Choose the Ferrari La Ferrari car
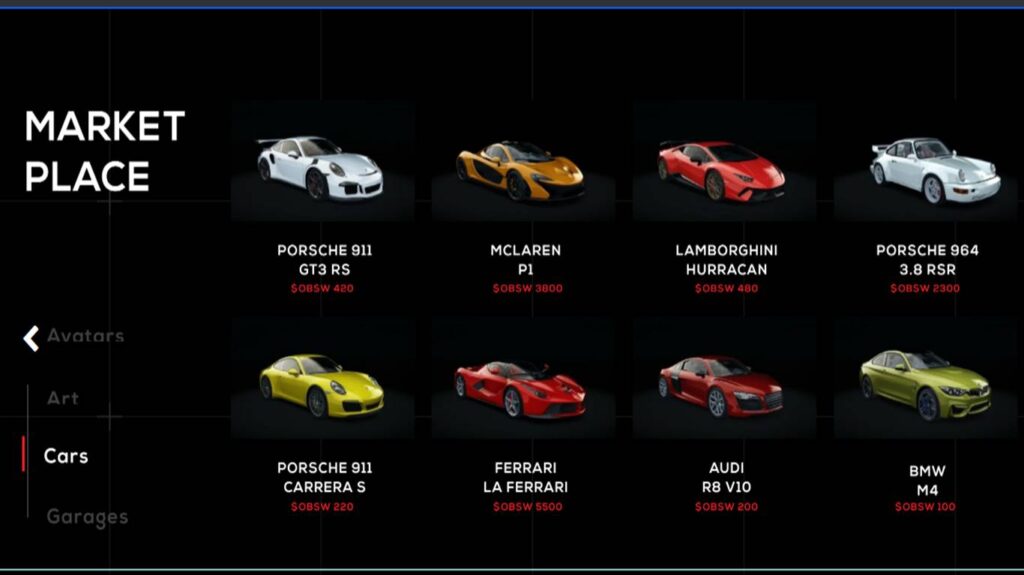 (522, 387)
